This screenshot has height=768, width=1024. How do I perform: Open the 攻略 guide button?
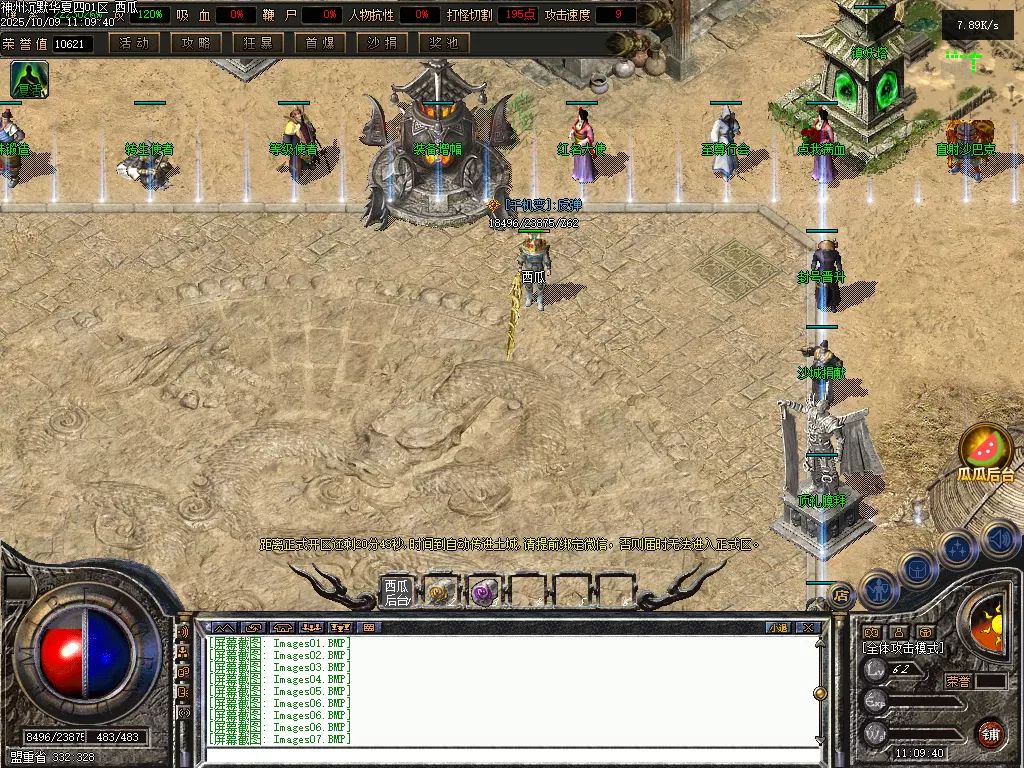(196, 43)
